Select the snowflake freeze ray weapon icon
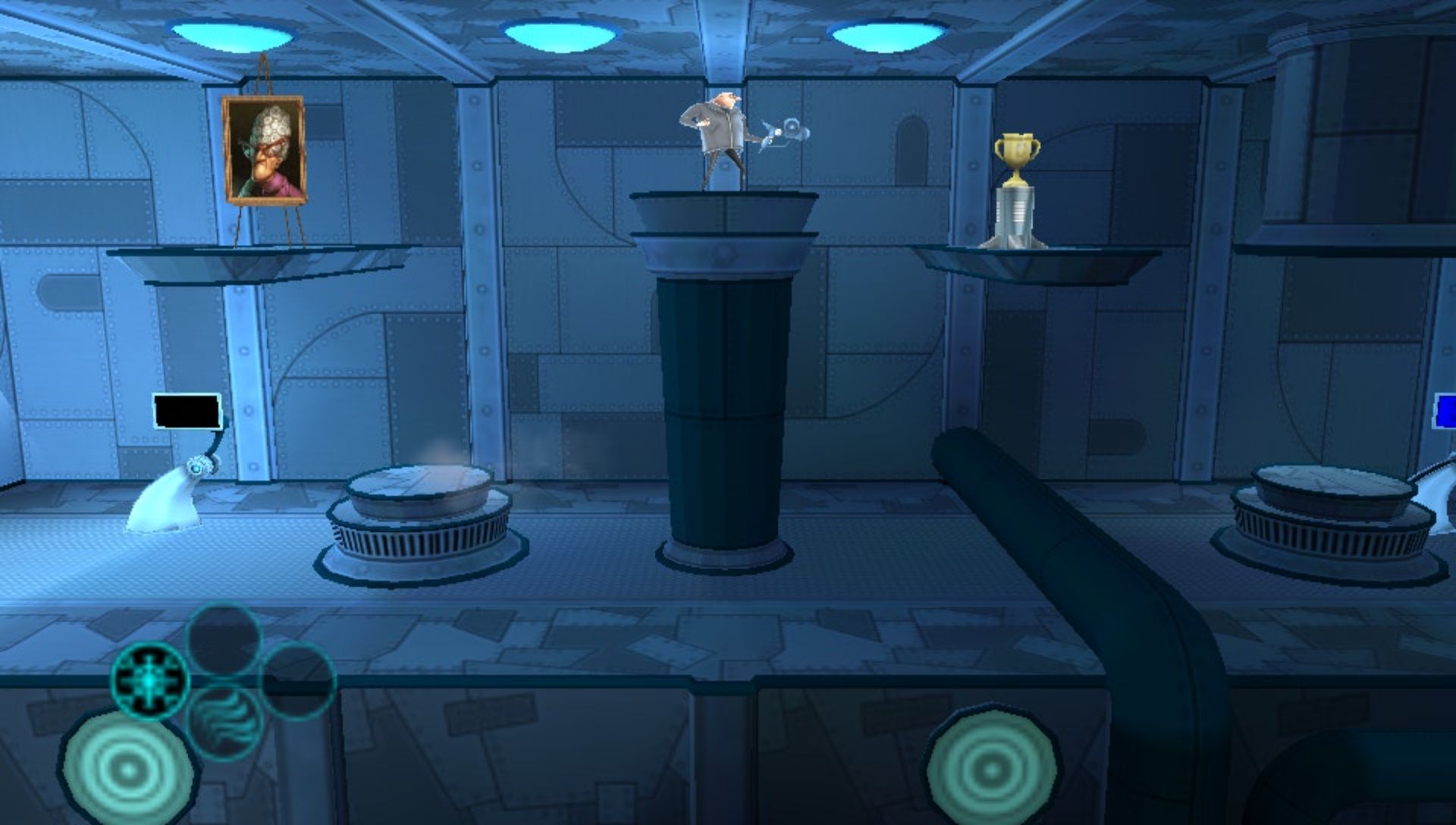The width and height of the screenshot is (1456, 825). [149, 679]
